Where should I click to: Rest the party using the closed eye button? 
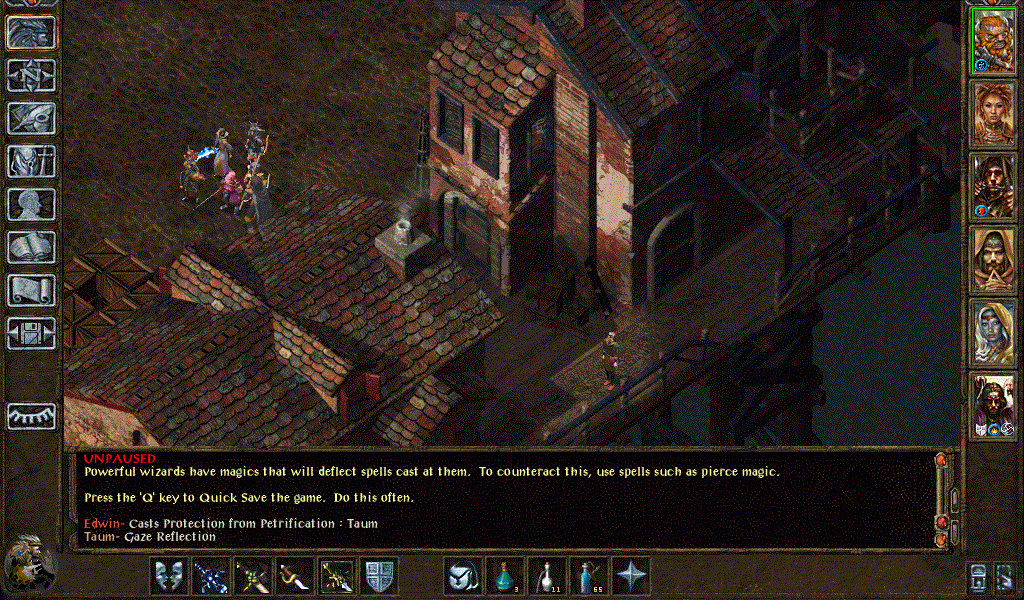coord(31,415)
